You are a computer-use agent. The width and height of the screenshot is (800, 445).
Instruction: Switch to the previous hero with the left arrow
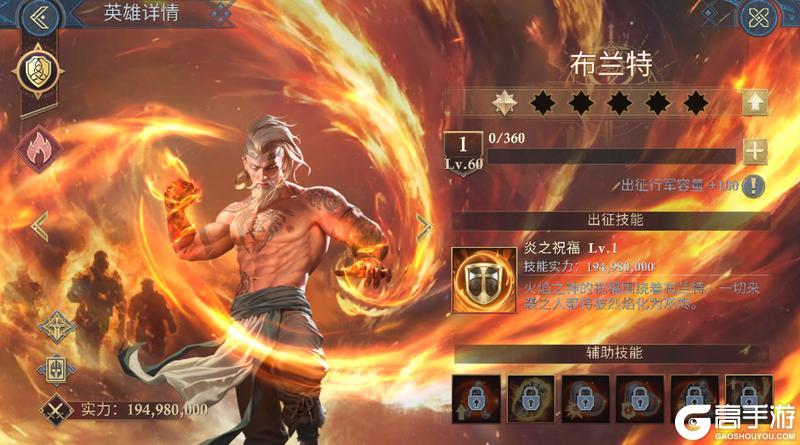click(x=40, y=226)
